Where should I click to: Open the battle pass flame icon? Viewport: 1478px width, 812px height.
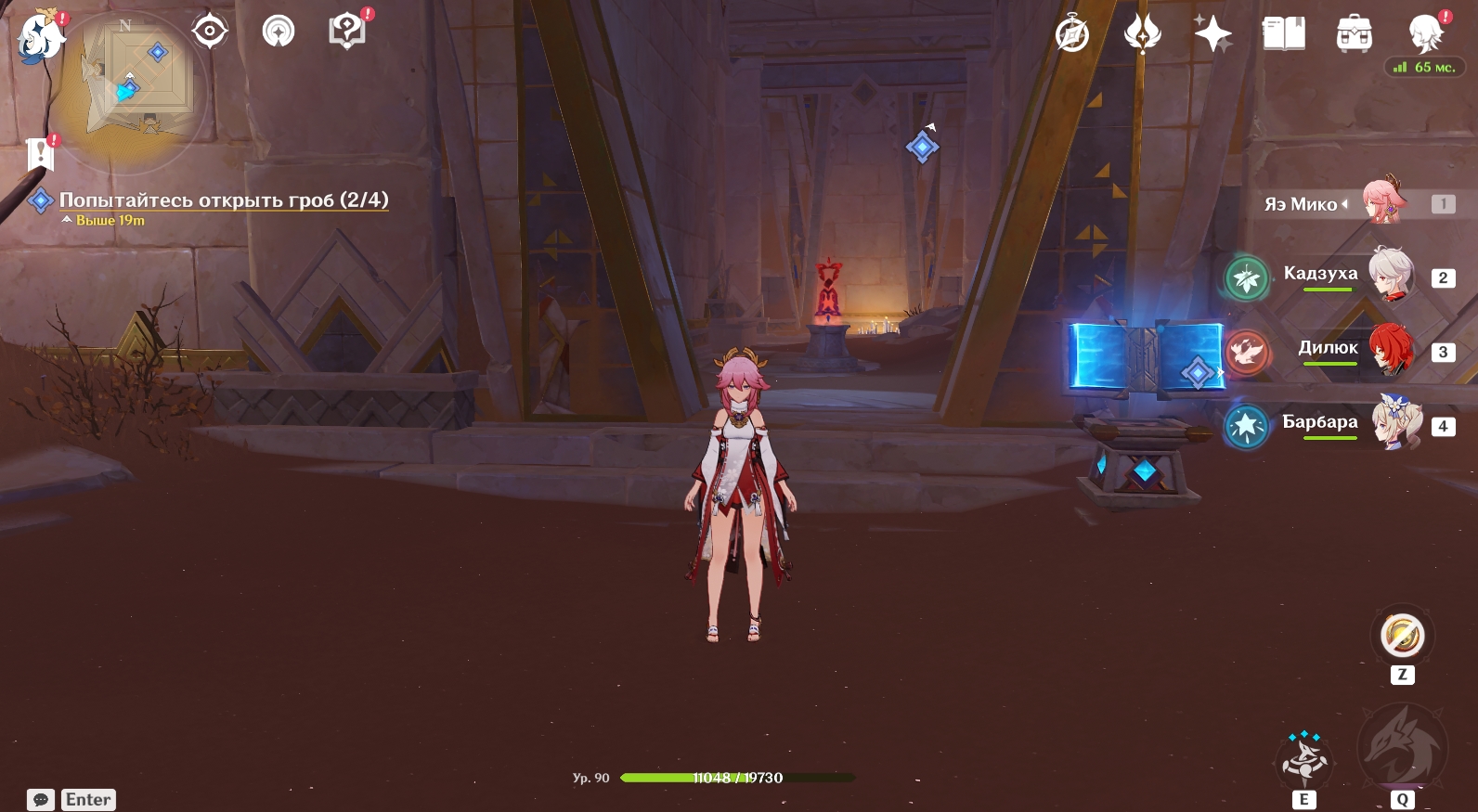(1142, 35)
